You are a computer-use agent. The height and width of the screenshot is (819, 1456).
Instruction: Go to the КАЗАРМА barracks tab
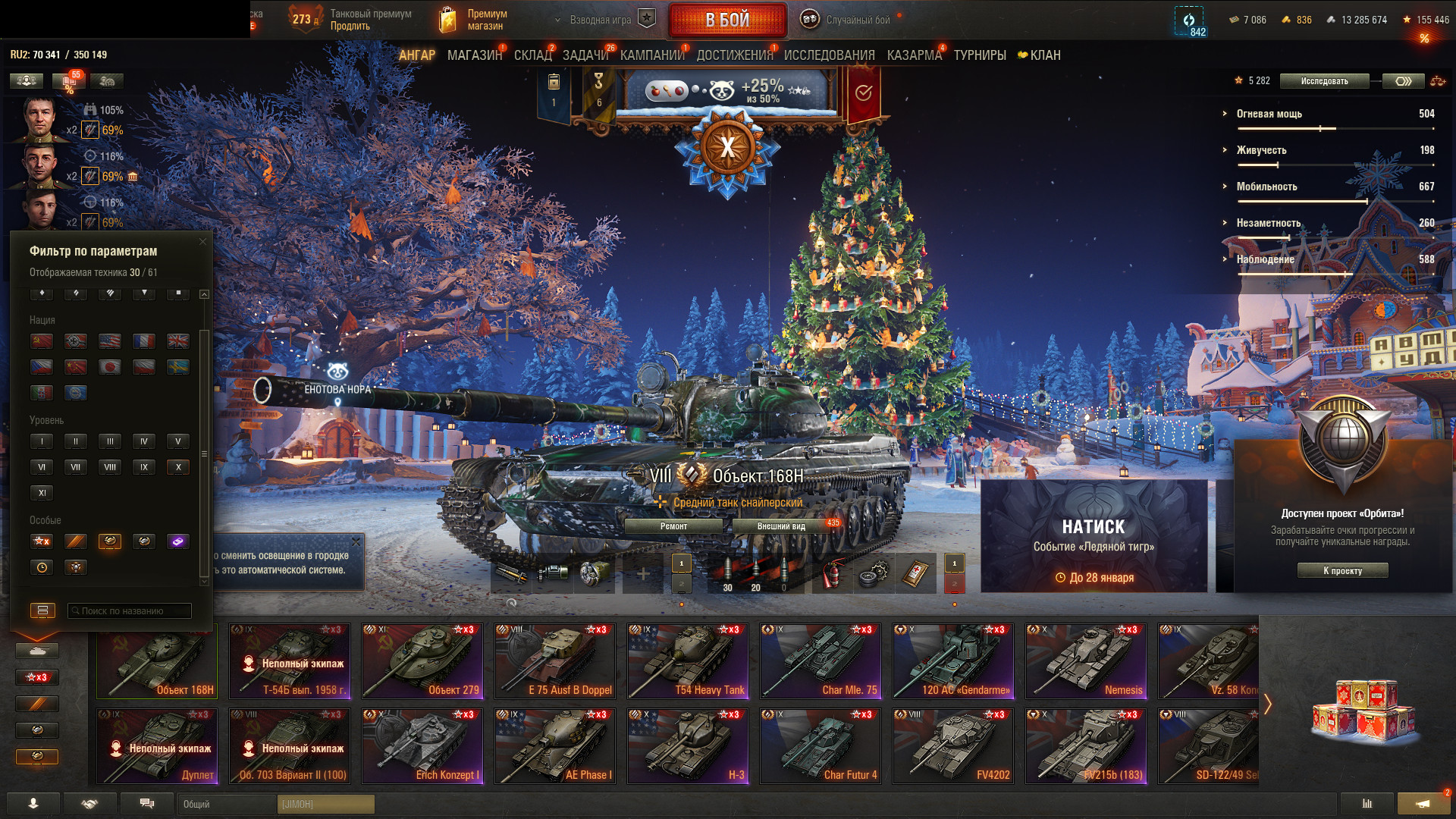pos(914,55)
